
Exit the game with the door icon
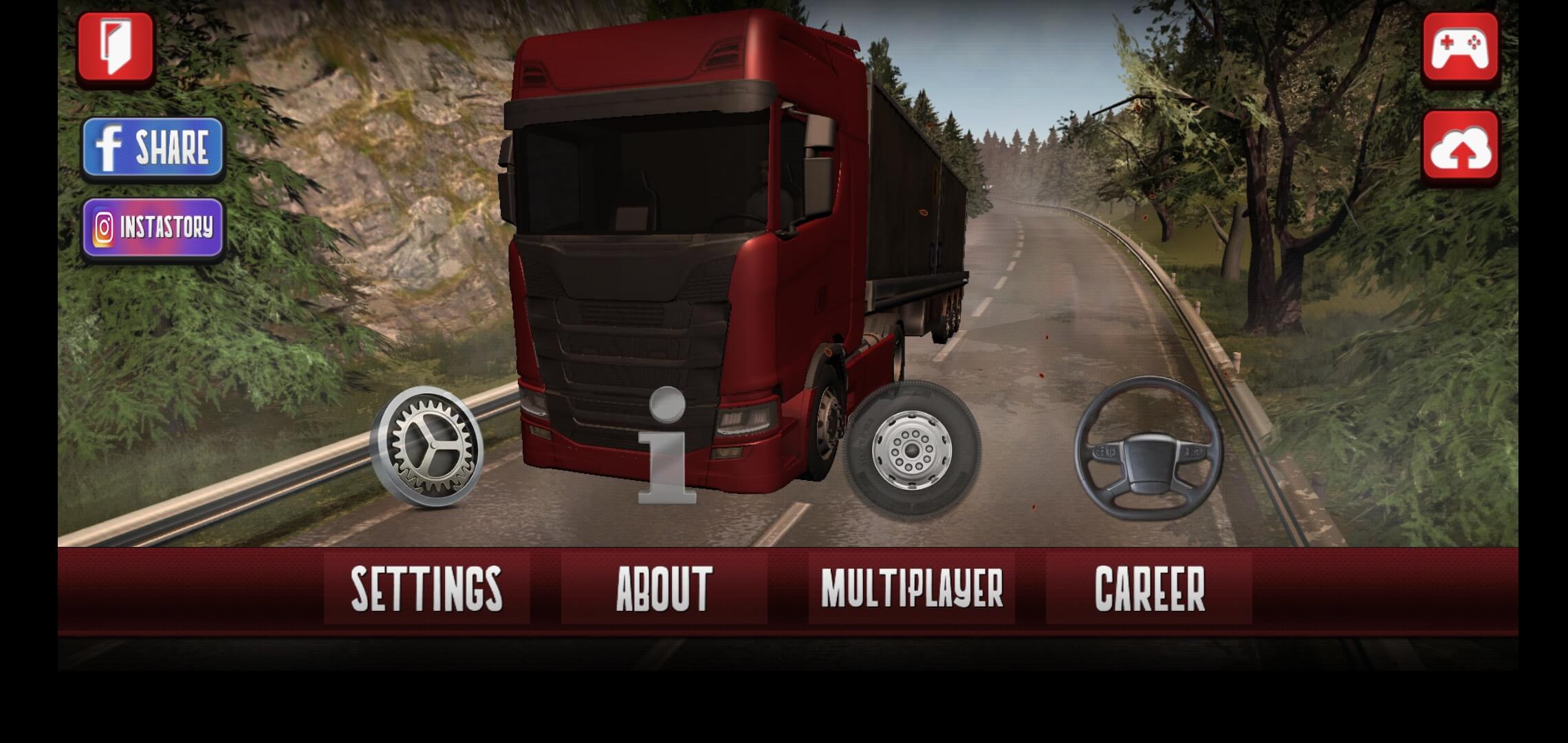point(116,47)
